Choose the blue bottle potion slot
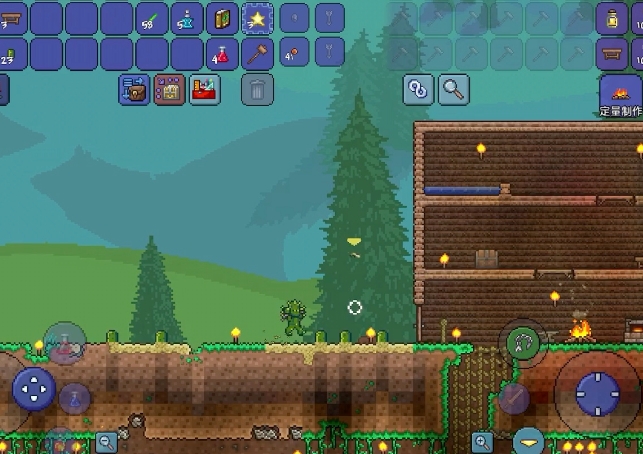This screenshot has width=643, height=454. 187,18
